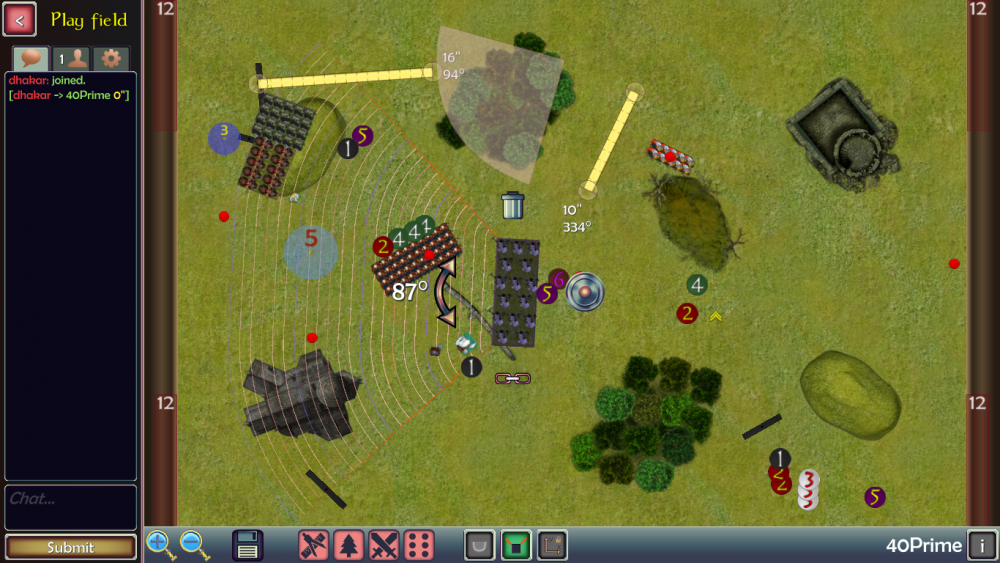Select the ruler and pencil measuring tool

[x=314, y=545]
